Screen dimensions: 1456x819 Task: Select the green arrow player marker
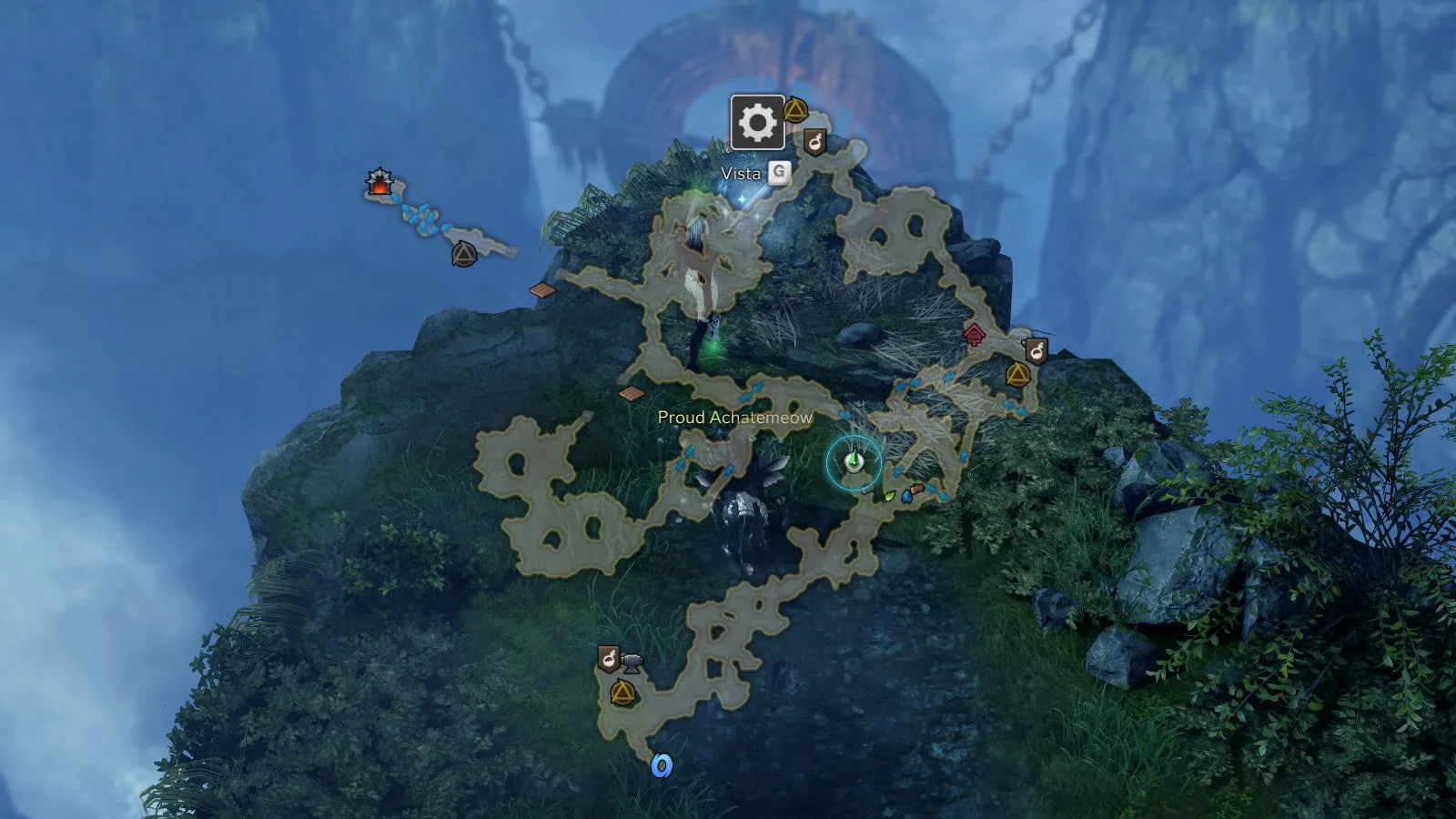click(x=853, y=462)
